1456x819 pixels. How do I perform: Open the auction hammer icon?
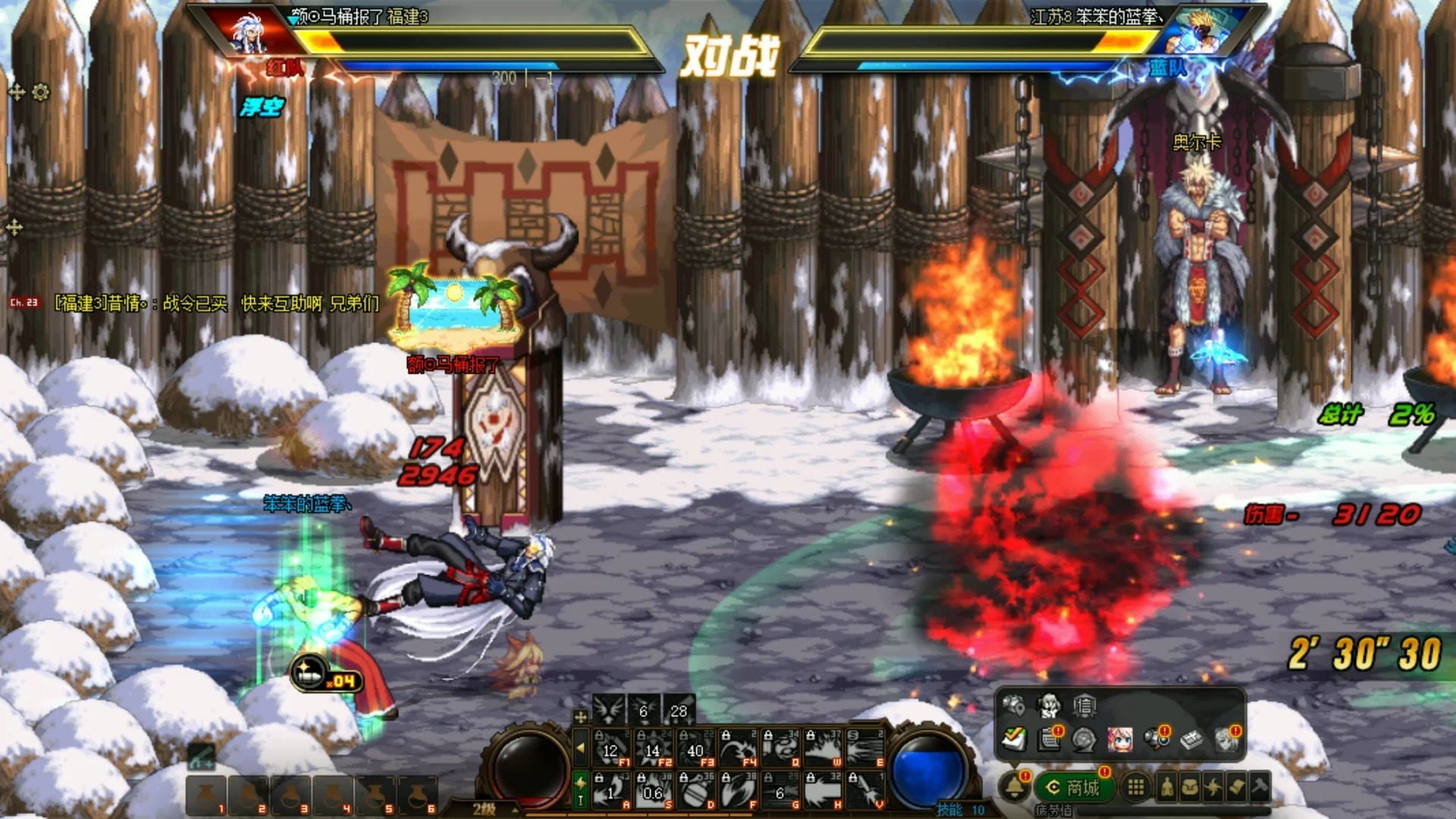[1260, 787]
